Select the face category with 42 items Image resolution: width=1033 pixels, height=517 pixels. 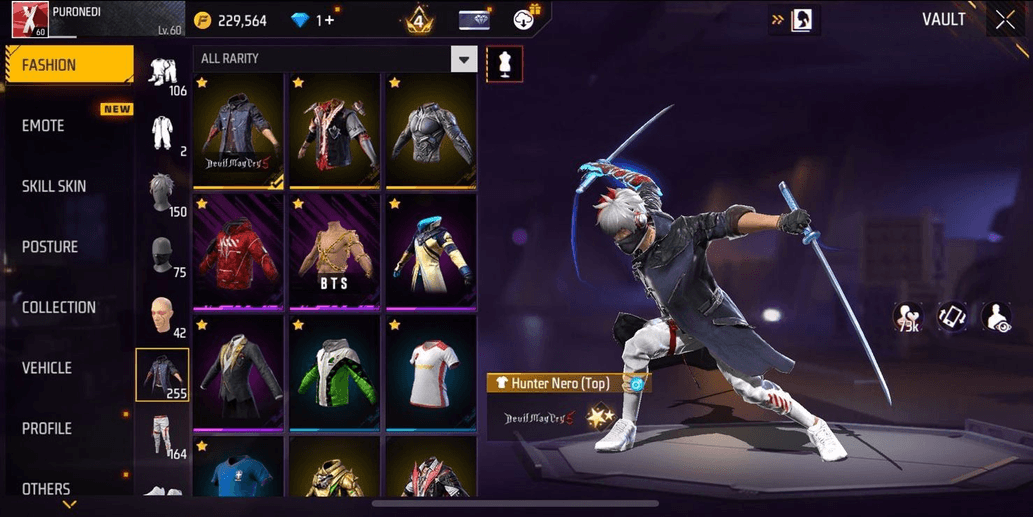coord(162,317)
